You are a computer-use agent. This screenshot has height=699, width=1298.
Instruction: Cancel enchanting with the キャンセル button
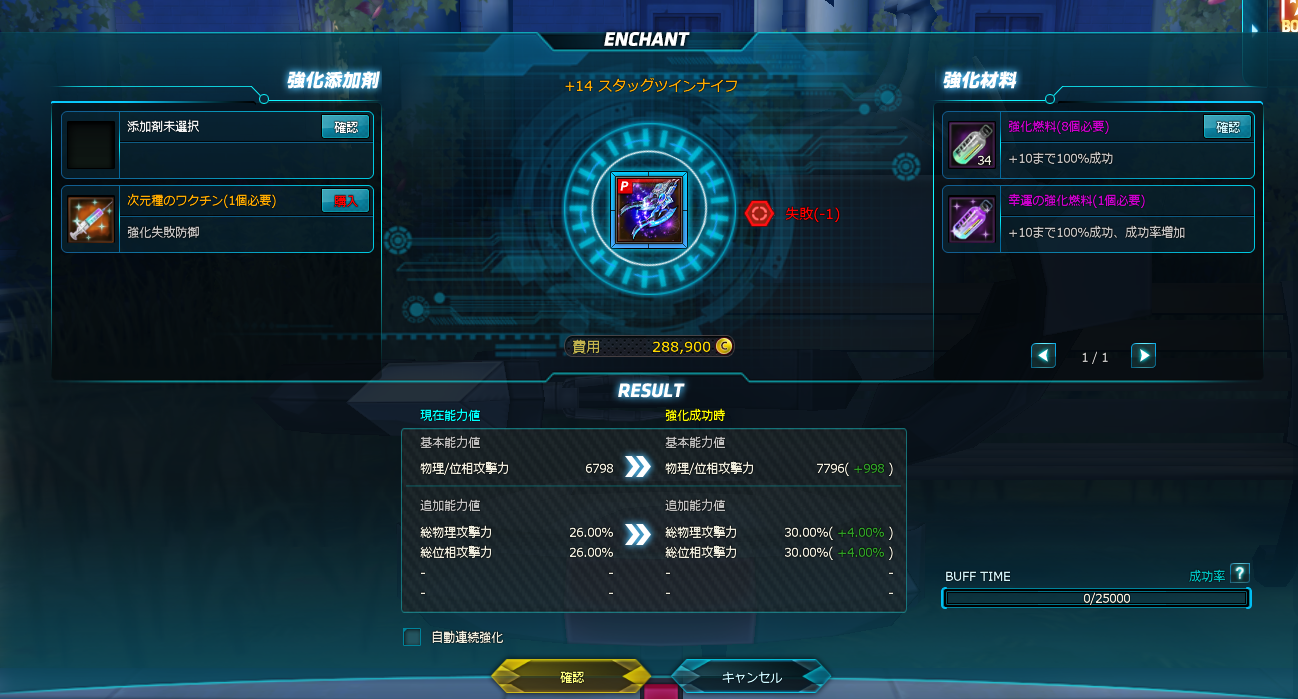tap(751, 677)
